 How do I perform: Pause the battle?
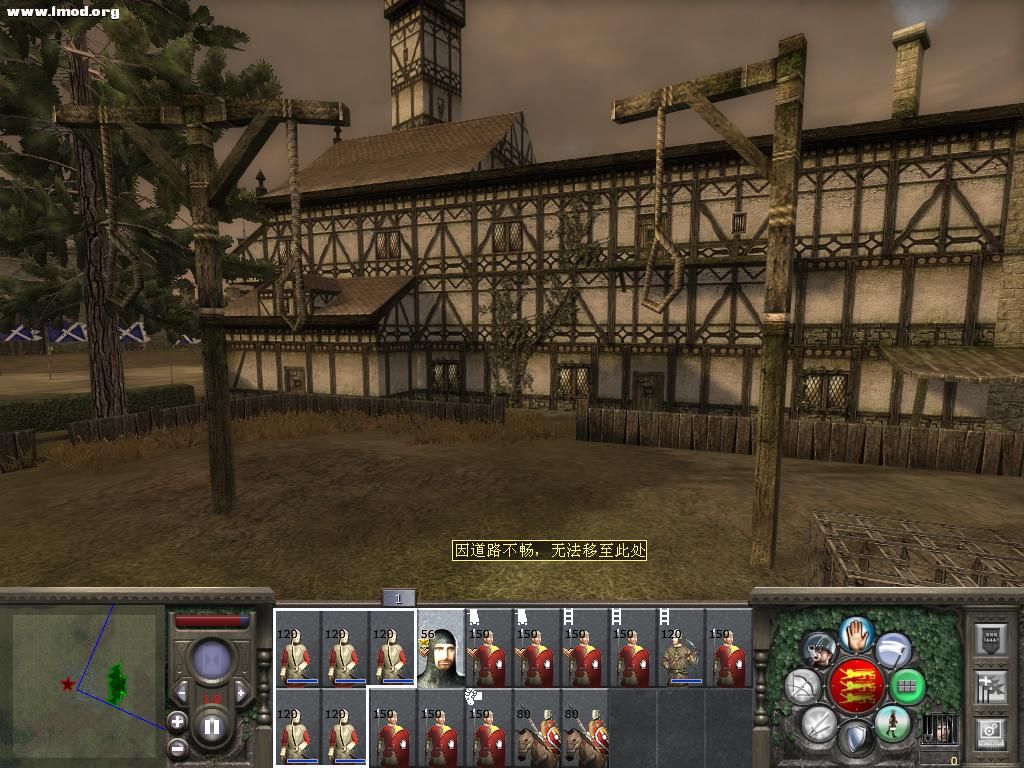pos(211,725)
